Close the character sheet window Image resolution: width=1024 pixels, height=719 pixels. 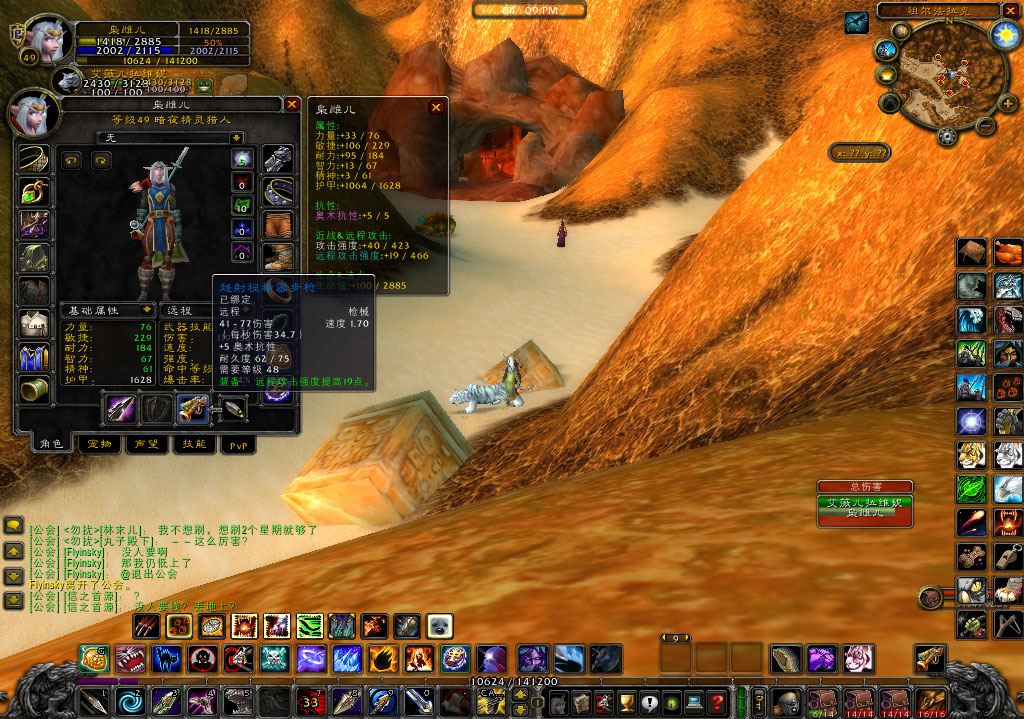pos(292,104)
